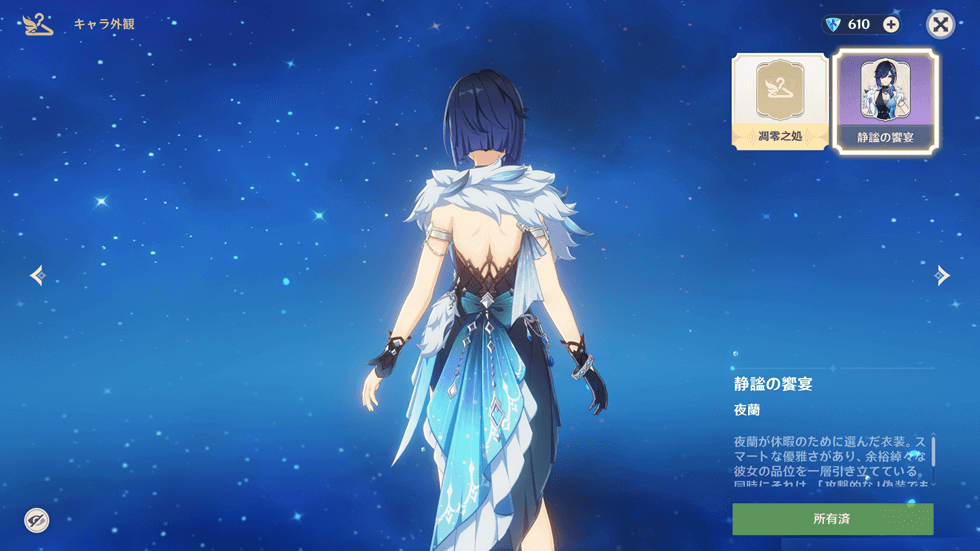The width and height of the screenshot is (980, 551).
Task: Click the green 所有済 button
Action: click(x=832, y=519)
